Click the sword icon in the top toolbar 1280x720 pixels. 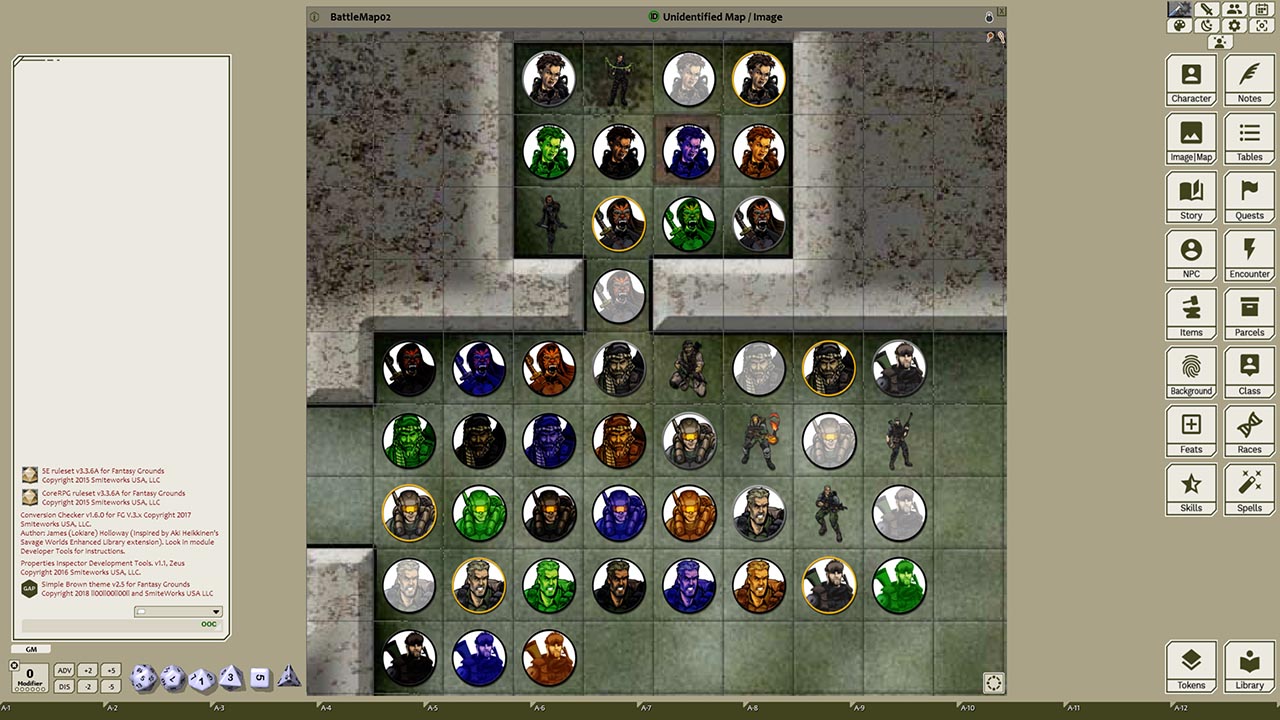(x=1206, y=9)
